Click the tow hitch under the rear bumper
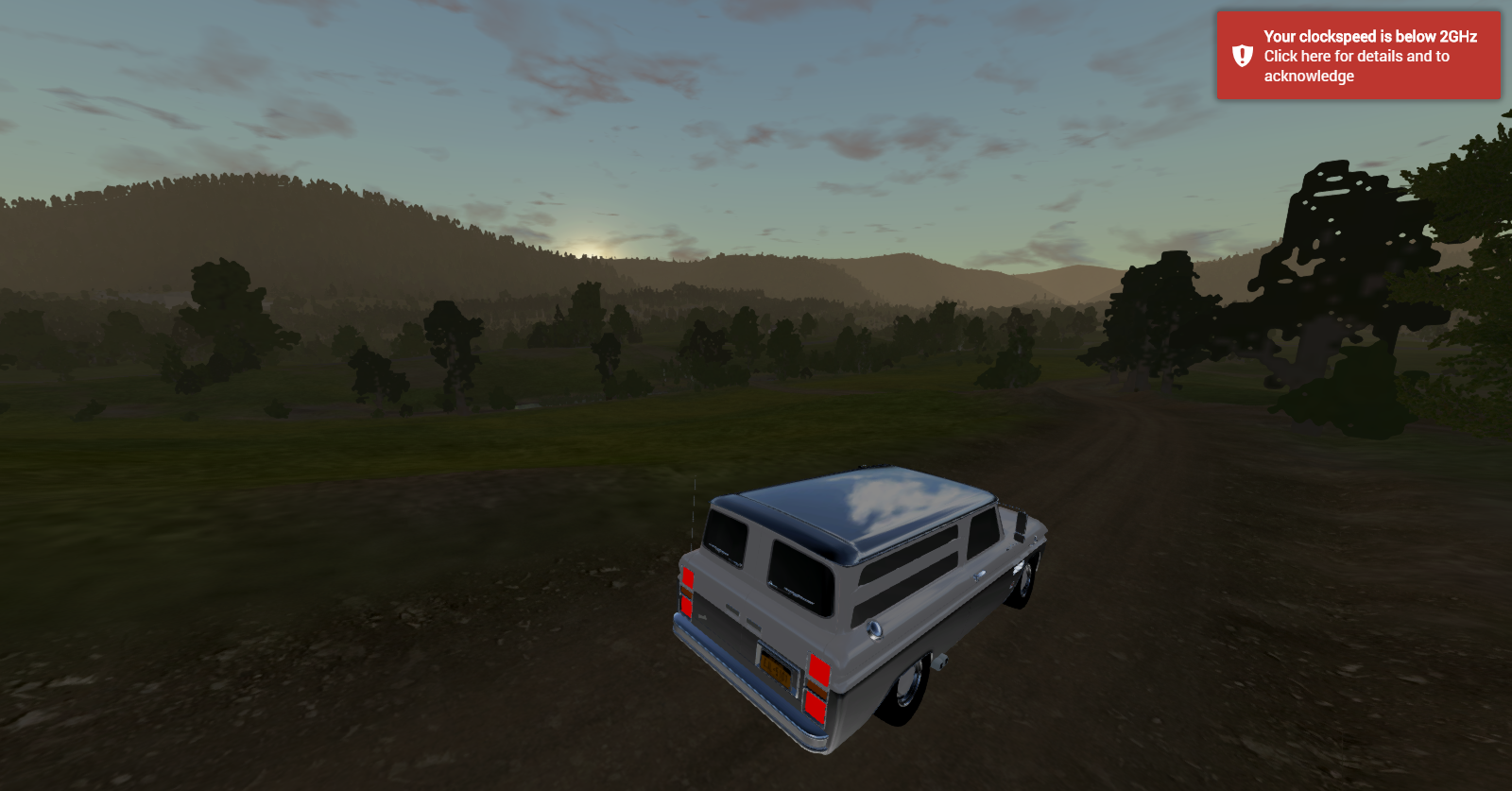Viewport: 1512px width, 791px height. (x=942, y=662)
